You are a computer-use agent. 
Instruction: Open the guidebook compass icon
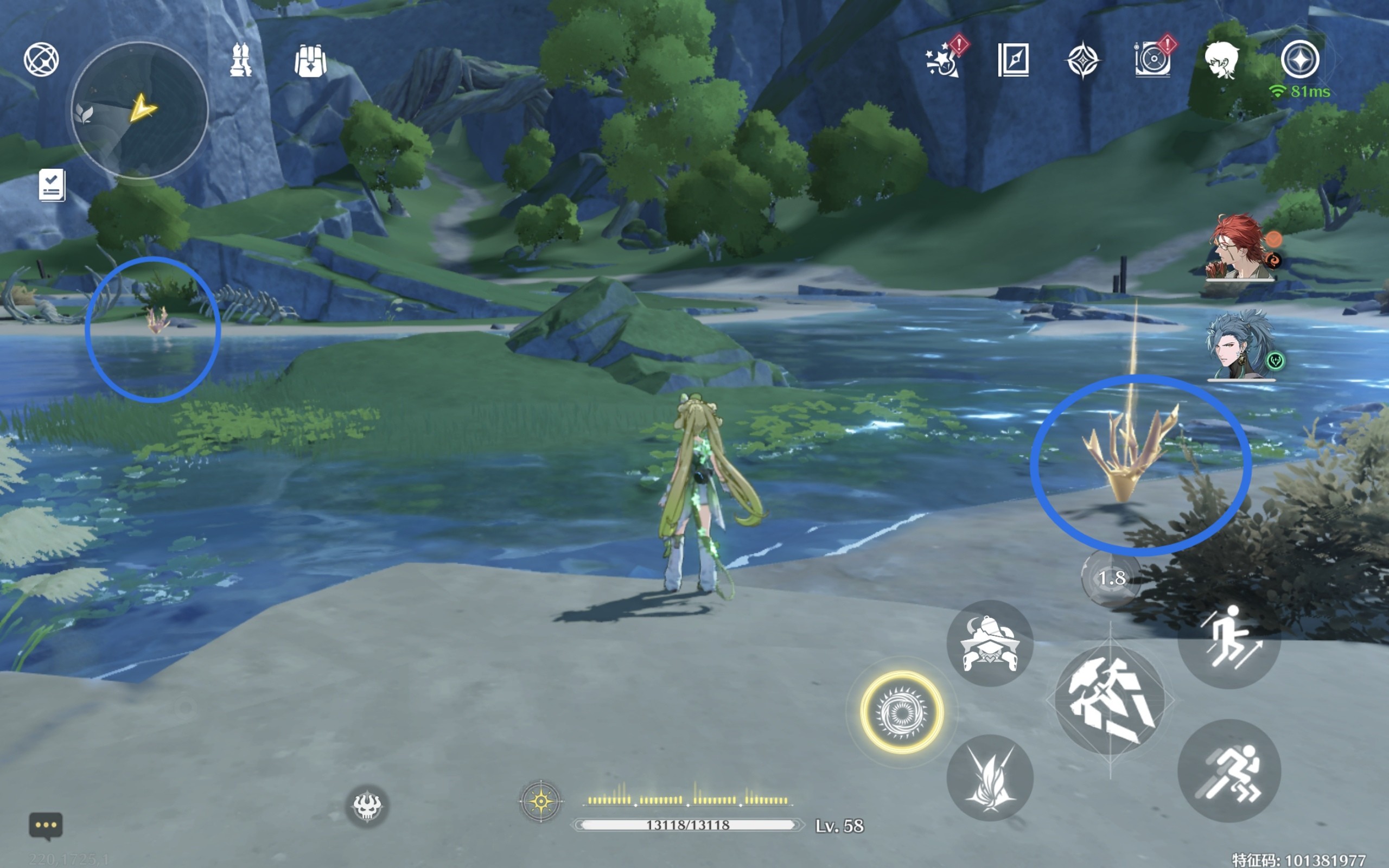point(1013,60)
